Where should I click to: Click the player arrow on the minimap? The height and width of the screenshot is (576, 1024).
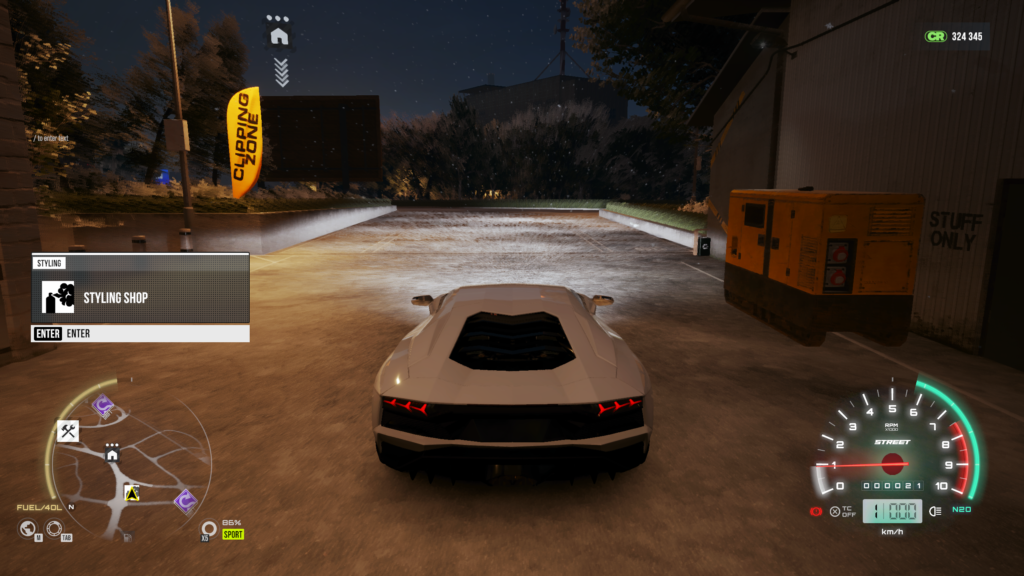pos(130,492)
